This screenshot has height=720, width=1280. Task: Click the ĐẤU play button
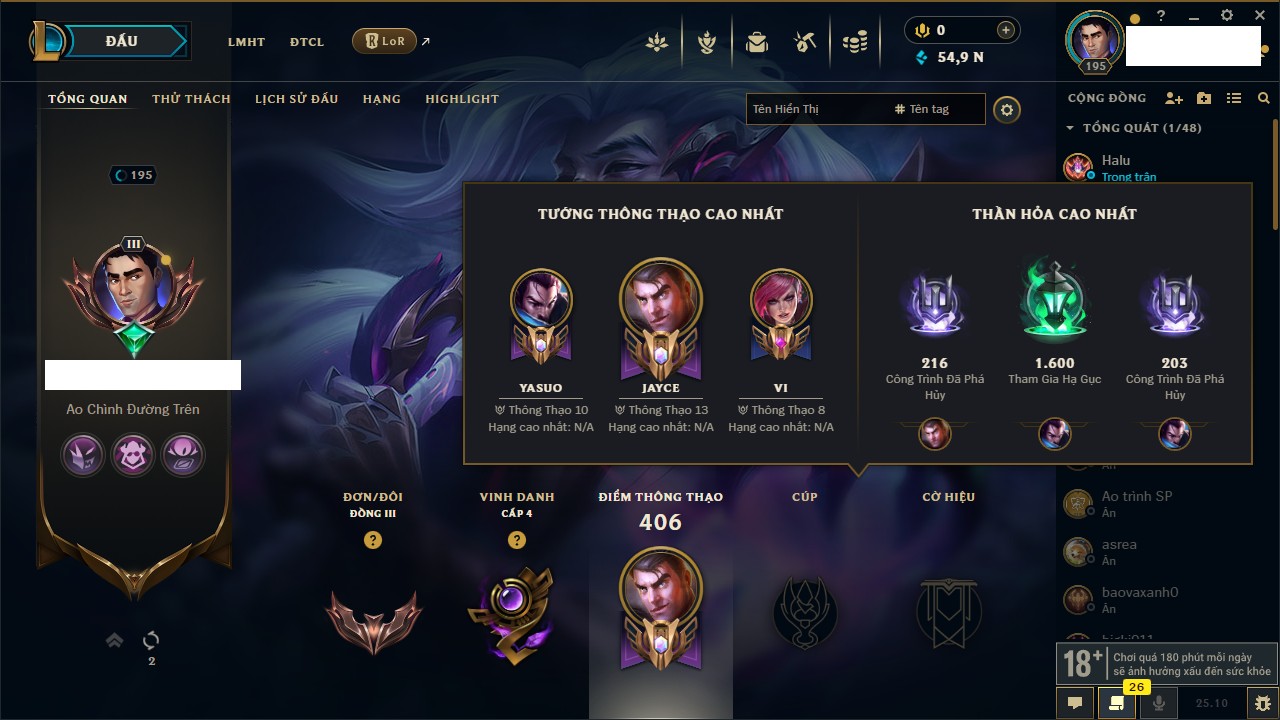[122, 41]
